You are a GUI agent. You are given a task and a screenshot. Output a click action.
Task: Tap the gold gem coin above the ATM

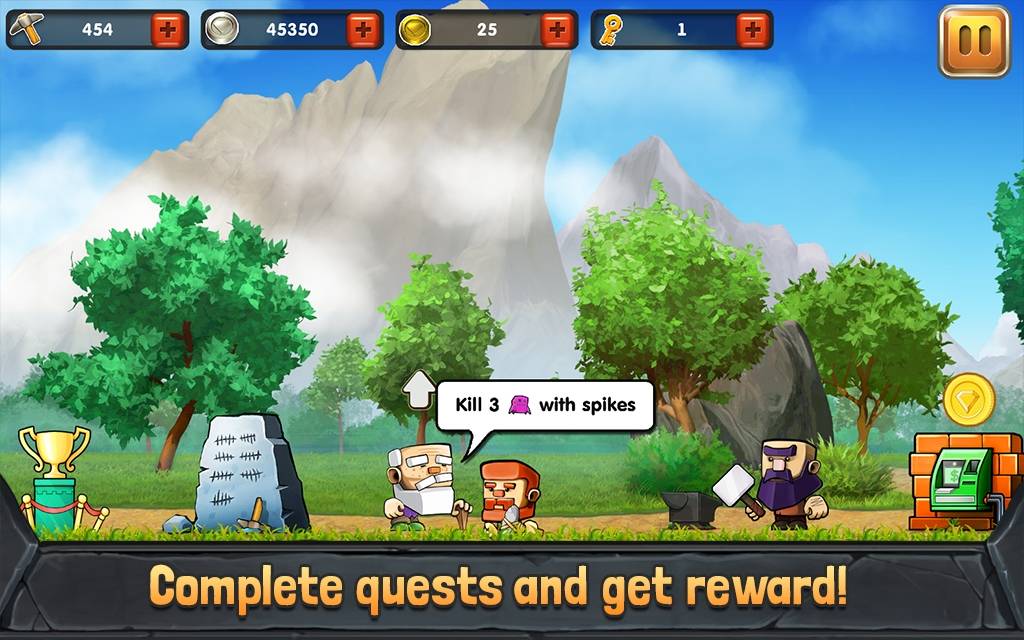coord(969,400)
